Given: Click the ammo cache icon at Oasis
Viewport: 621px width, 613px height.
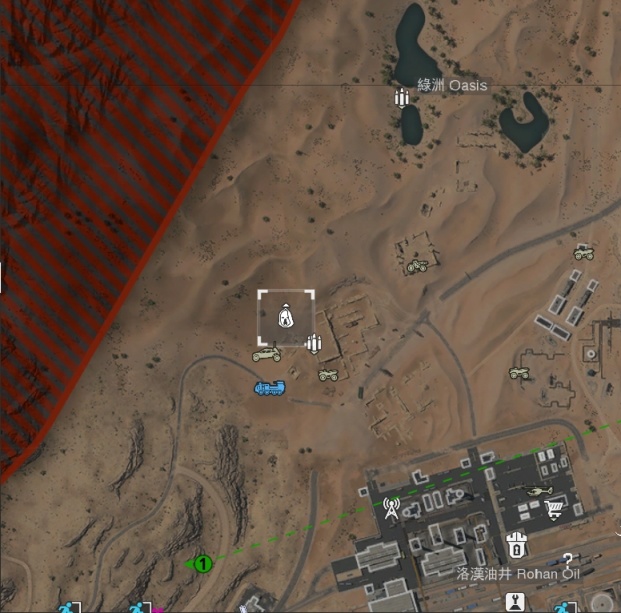Looking at the screenshot, I should [402, 99].
